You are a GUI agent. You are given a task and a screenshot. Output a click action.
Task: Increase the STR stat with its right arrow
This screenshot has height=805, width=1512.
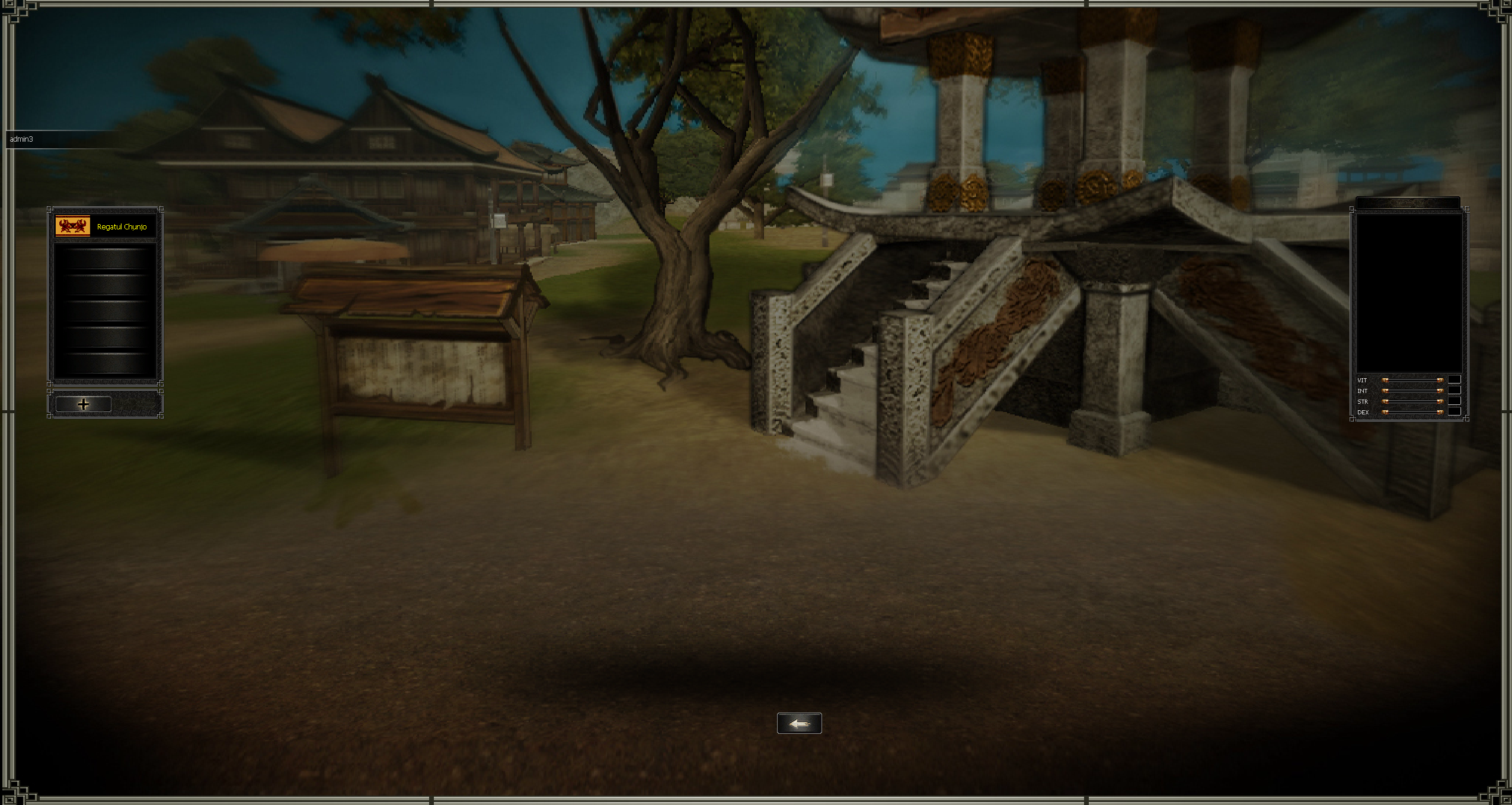tap(1440, 402)
